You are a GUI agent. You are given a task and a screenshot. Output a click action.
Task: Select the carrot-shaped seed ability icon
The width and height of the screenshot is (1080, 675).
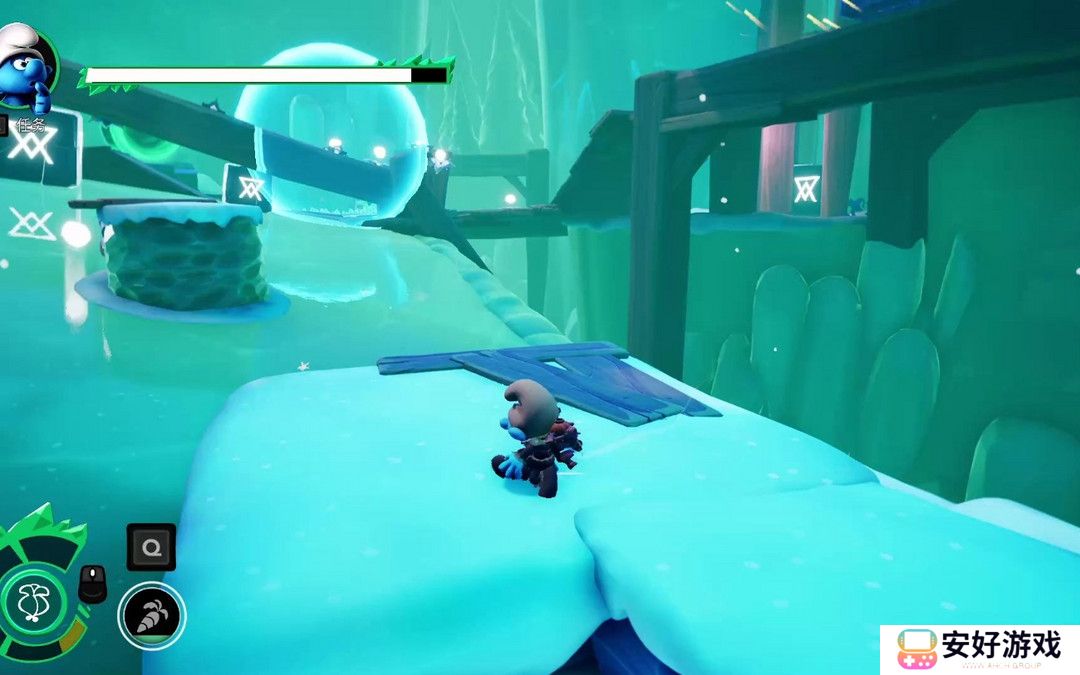click(152, 615)
